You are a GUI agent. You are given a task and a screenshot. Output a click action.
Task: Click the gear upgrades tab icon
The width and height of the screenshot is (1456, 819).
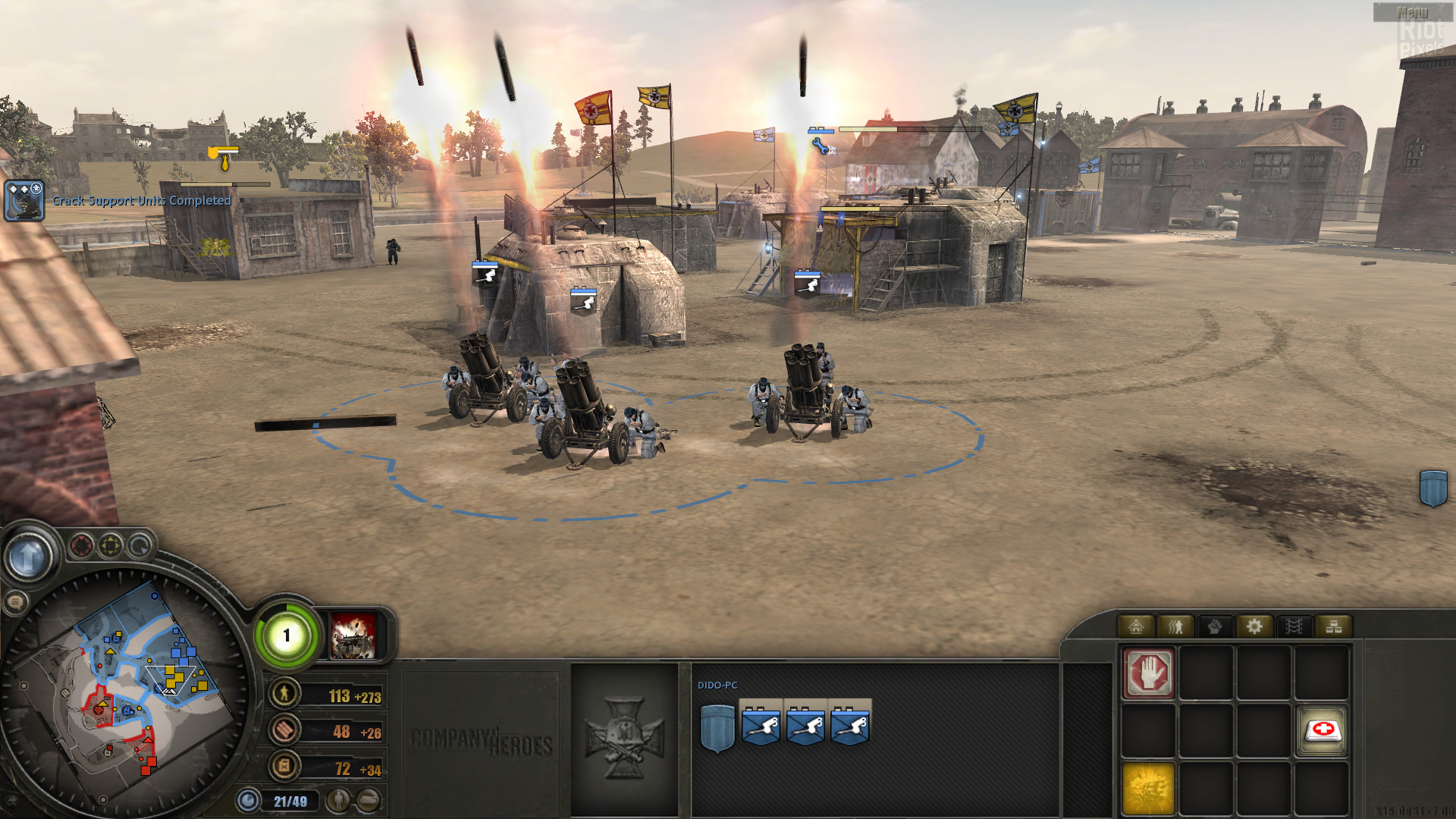click(x=1255, y=626)
